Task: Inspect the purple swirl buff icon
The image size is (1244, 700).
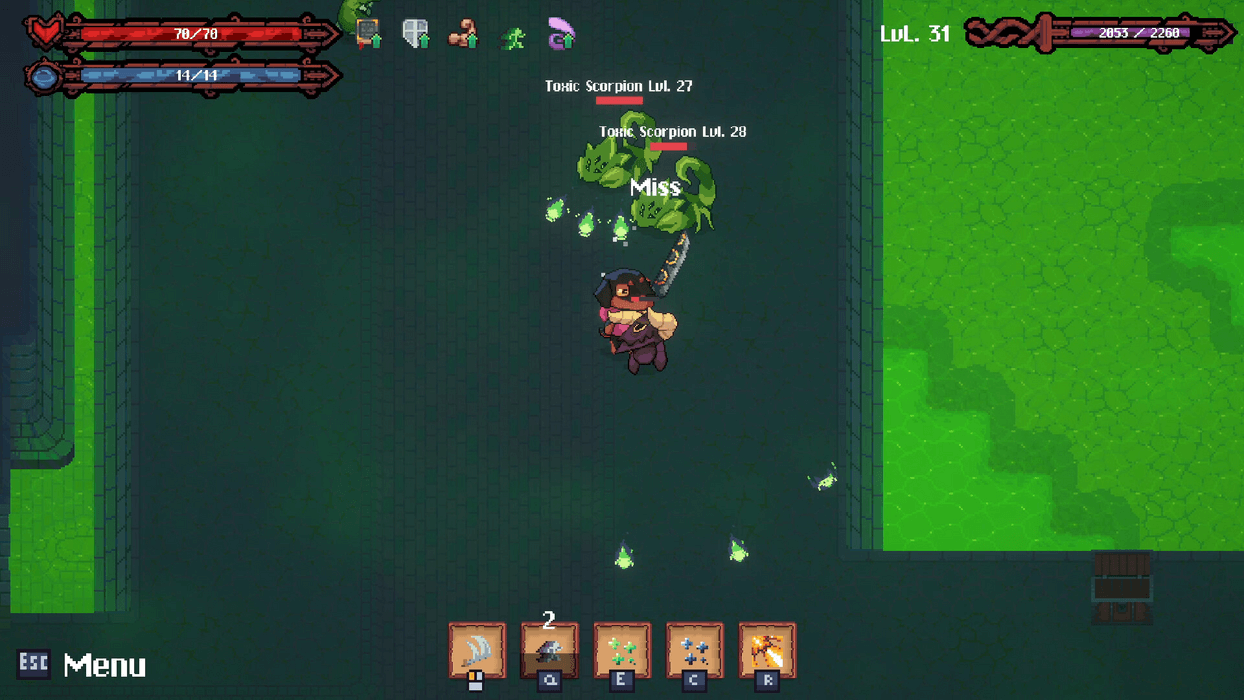Action: click(x=561, y=35)
